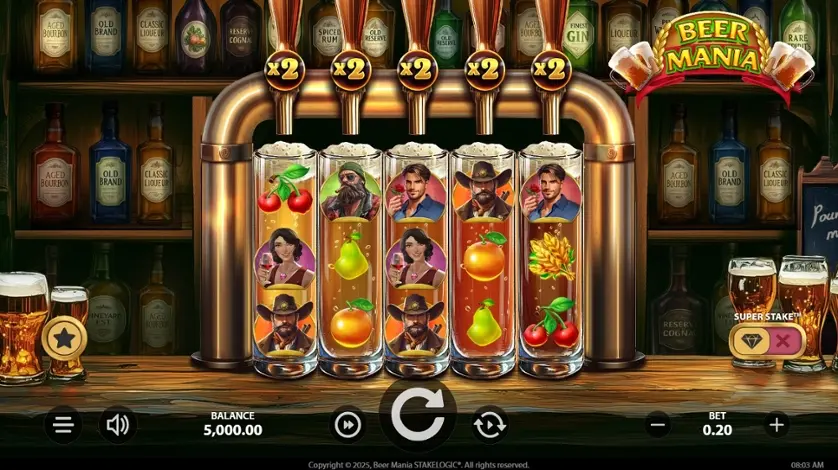Screen dimensions: 838x470
Task: Open the hamburger menu
Action: click(63, 425)
